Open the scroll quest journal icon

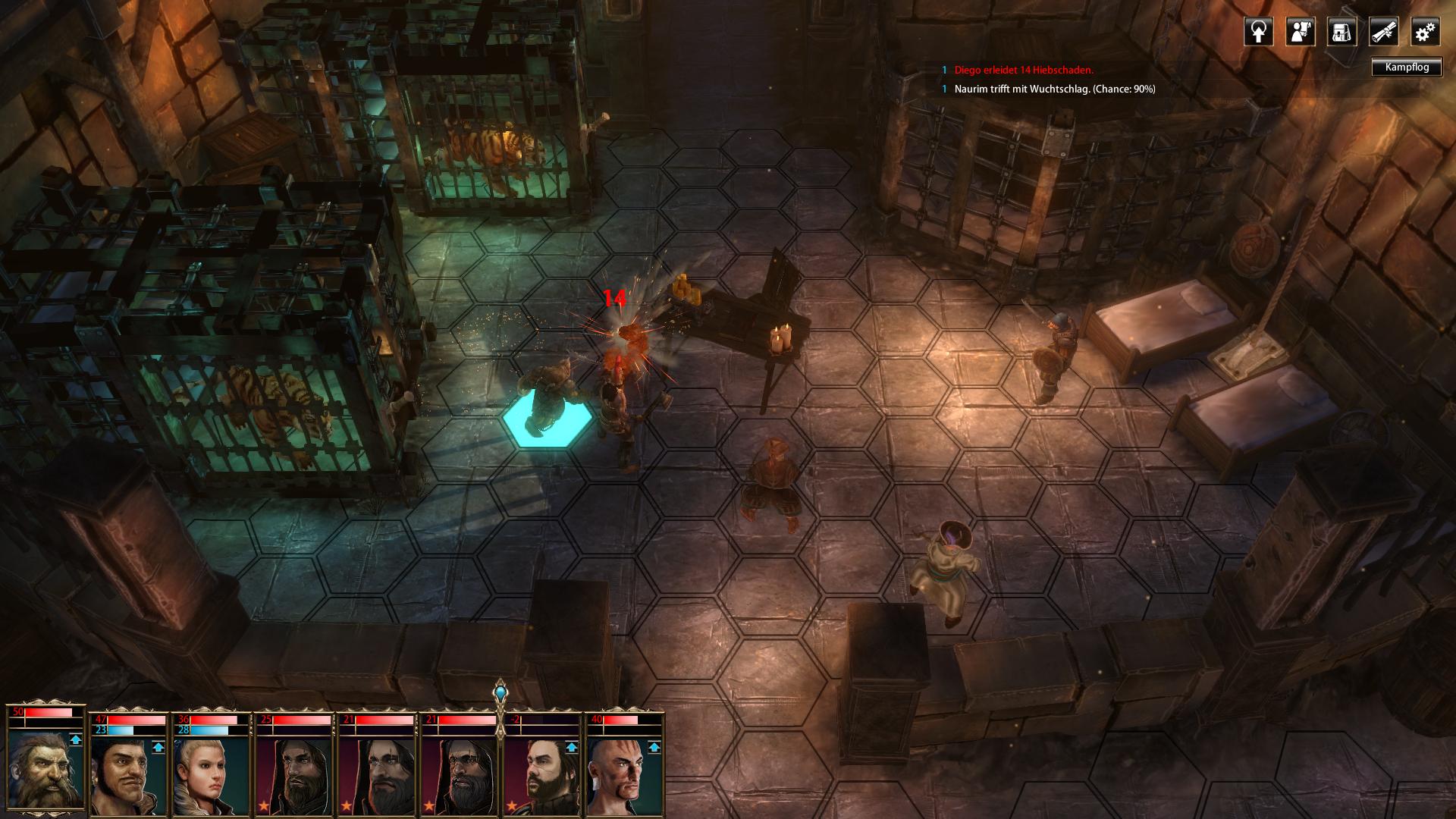[1383, 32]
